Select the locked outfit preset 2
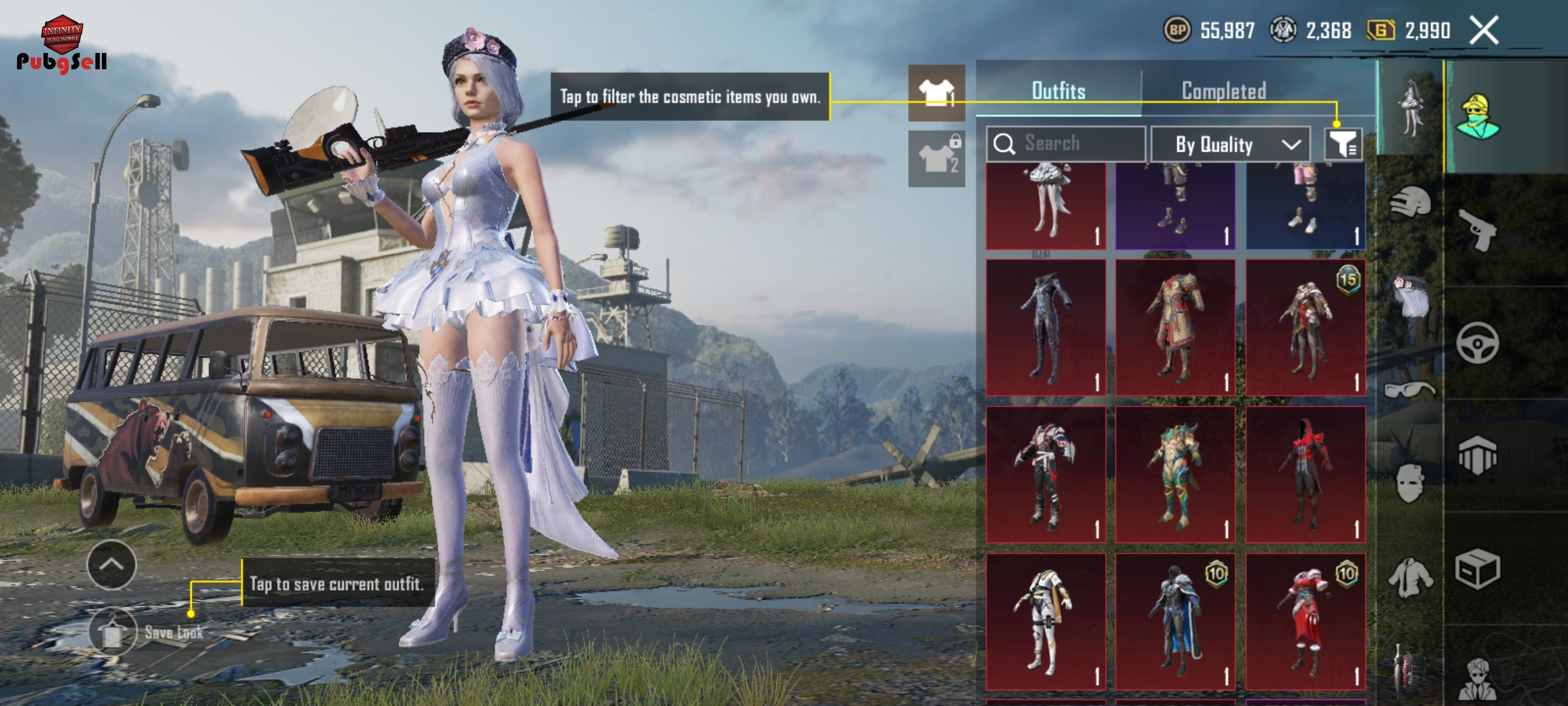Screen dimensions: 1568x706 pyautogui.click(x=936, y=159)
